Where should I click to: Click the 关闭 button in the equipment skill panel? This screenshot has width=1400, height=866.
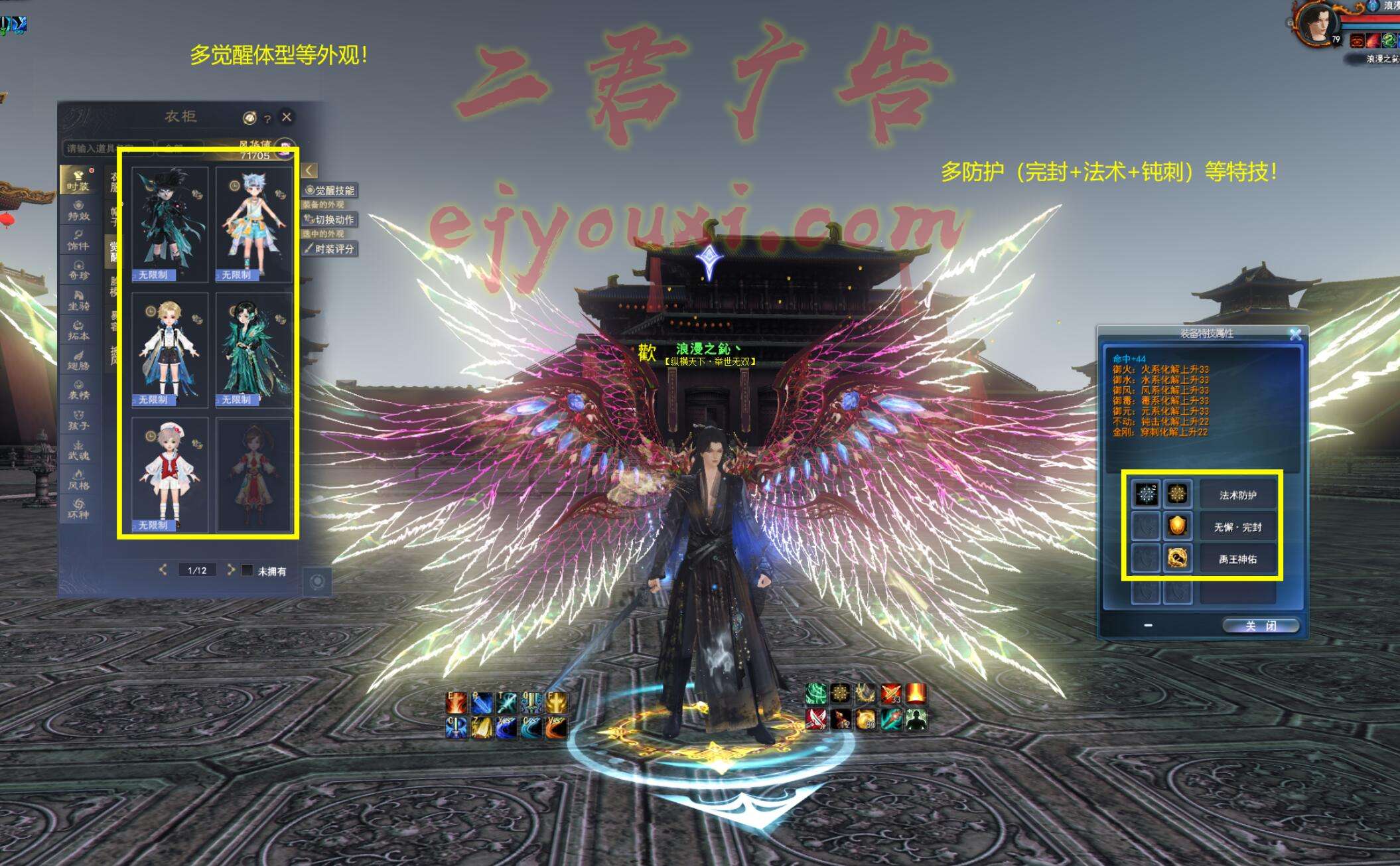[1259, 626]
